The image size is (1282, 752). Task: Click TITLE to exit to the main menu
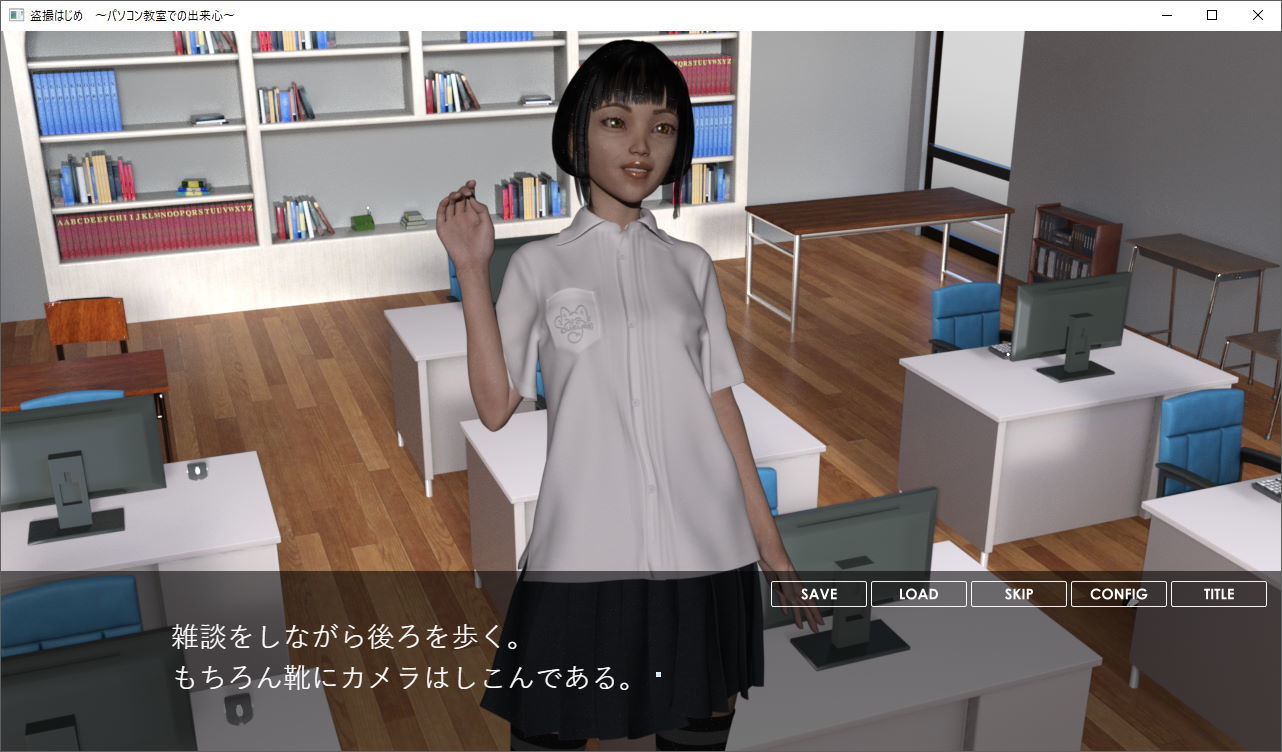click(x=1218, y=594)
